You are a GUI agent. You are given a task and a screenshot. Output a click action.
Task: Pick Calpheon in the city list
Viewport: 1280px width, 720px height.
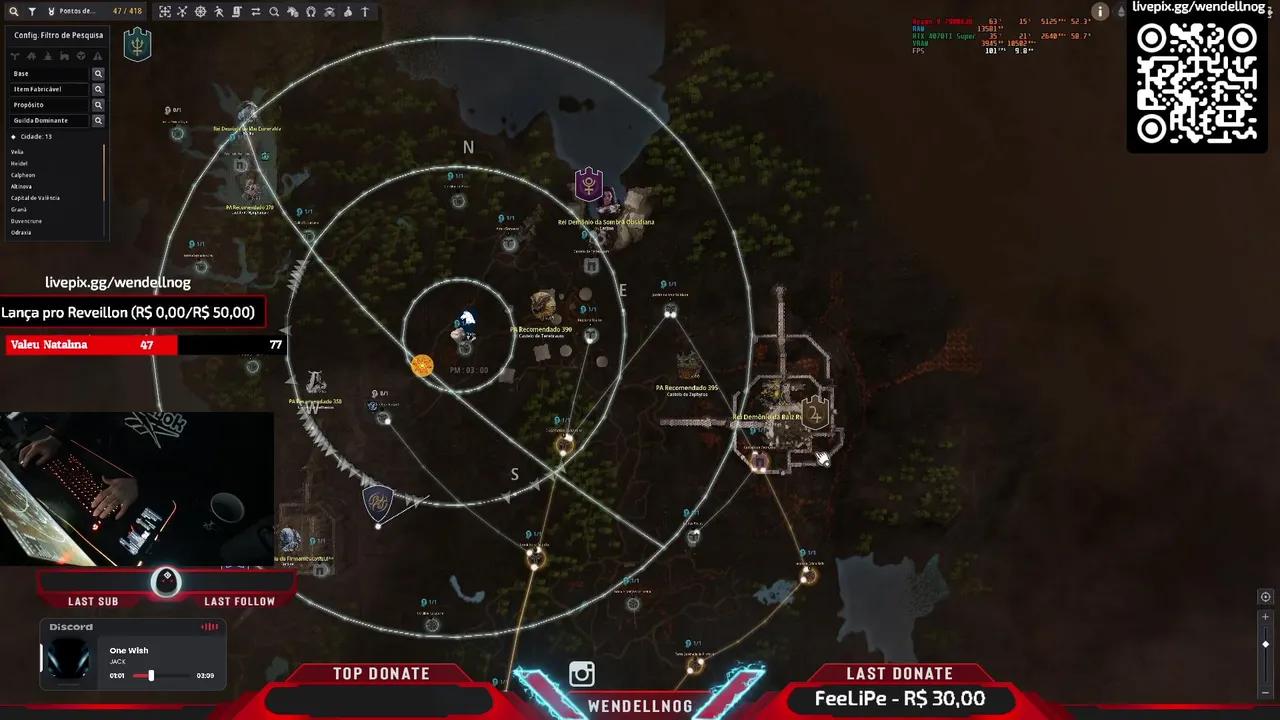point(23,175)
